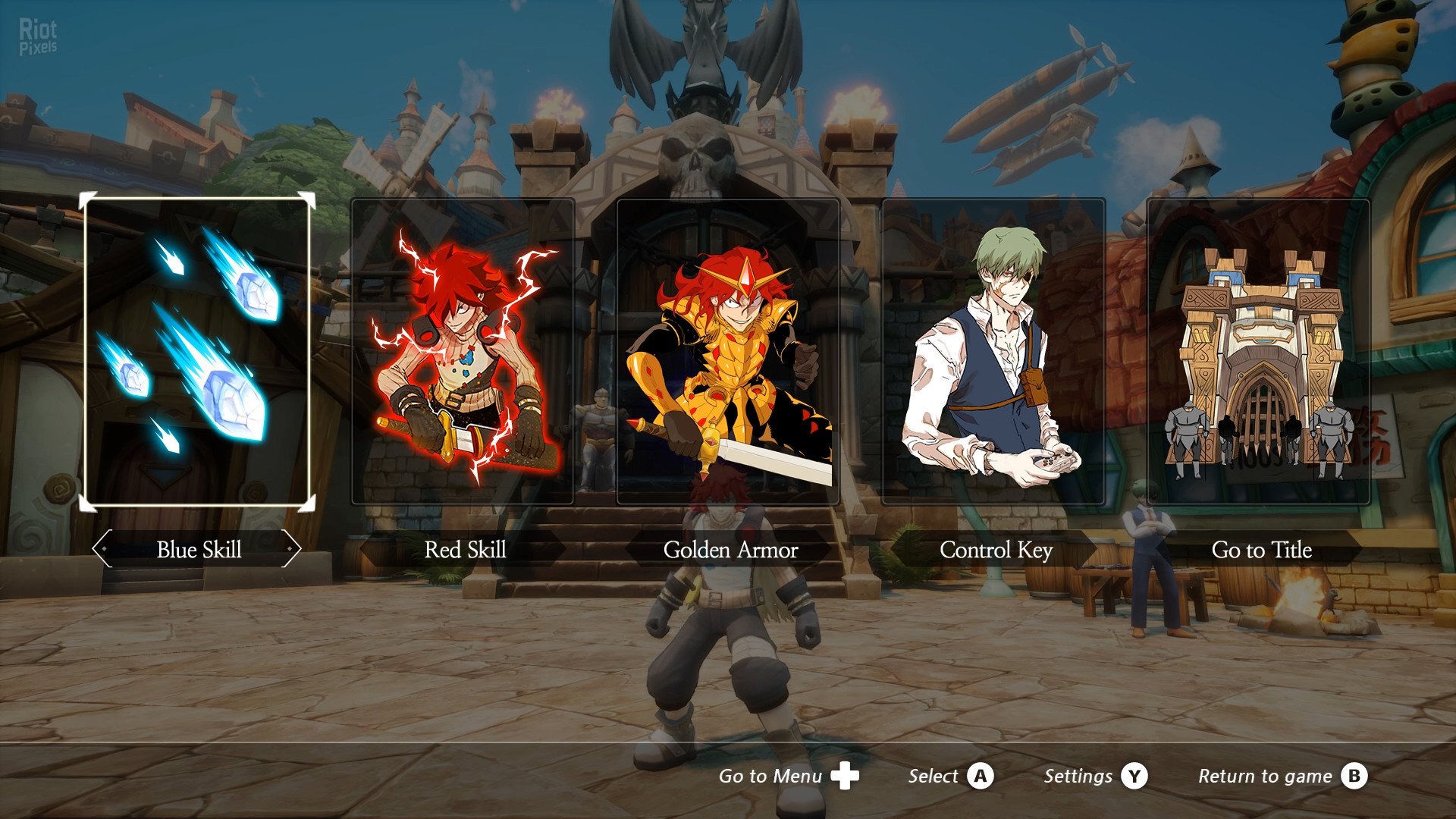
Task: Click the Red Skill label
Action: 465,550
